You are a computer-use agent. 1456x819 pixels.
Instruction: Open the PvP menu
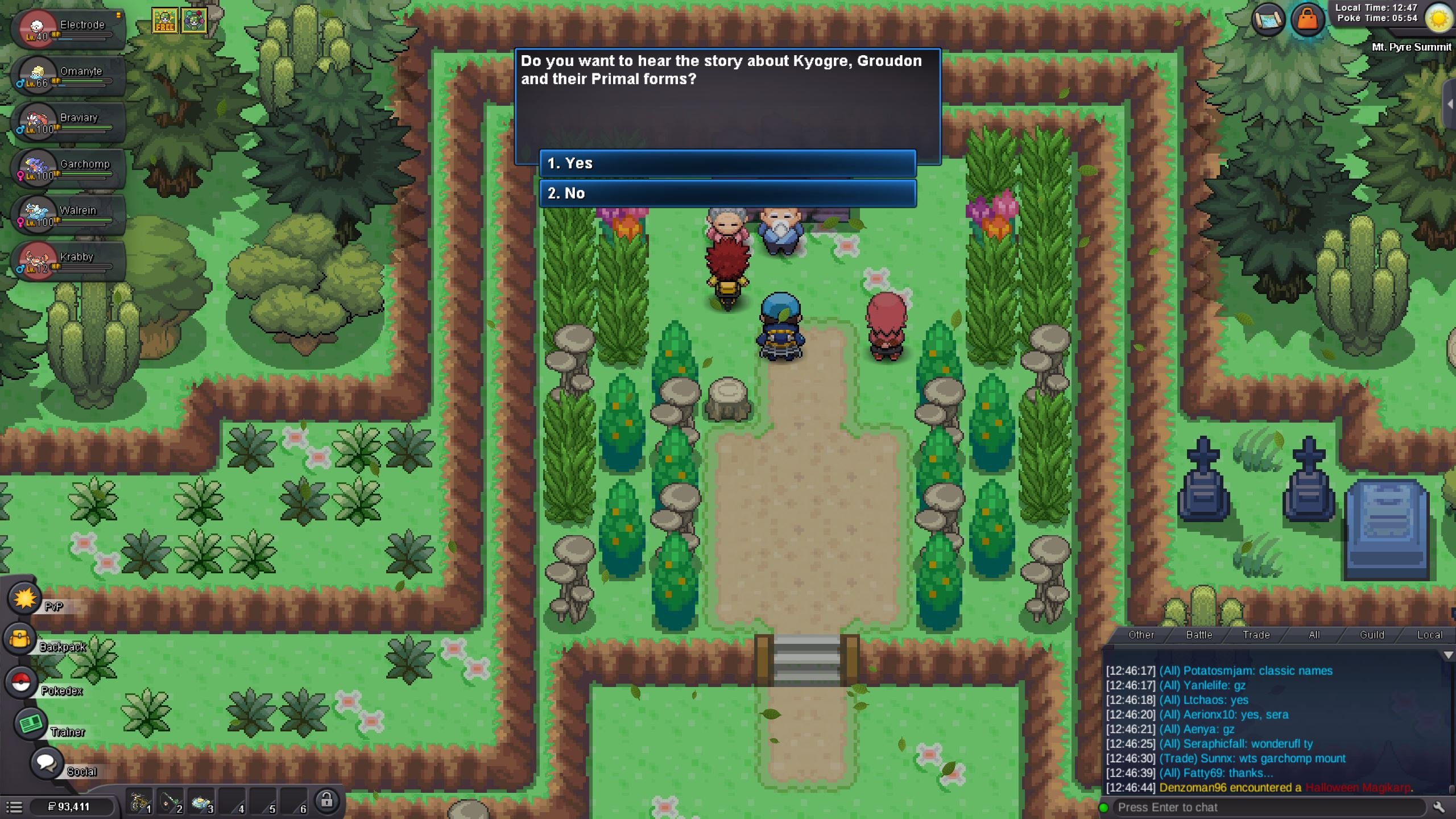[24, 598]
